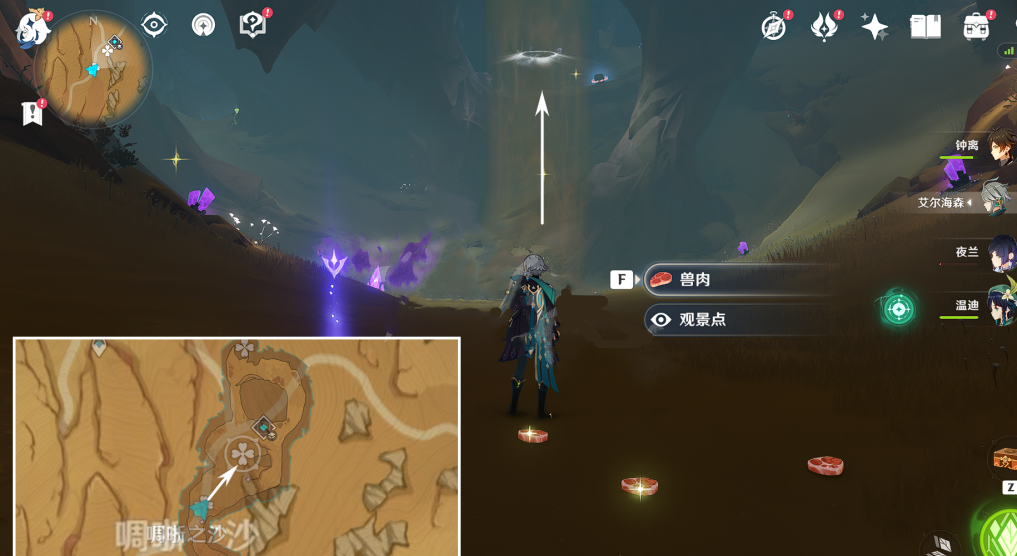
Task: Tap the green crosshair target icon
Action: click(898, 309)
